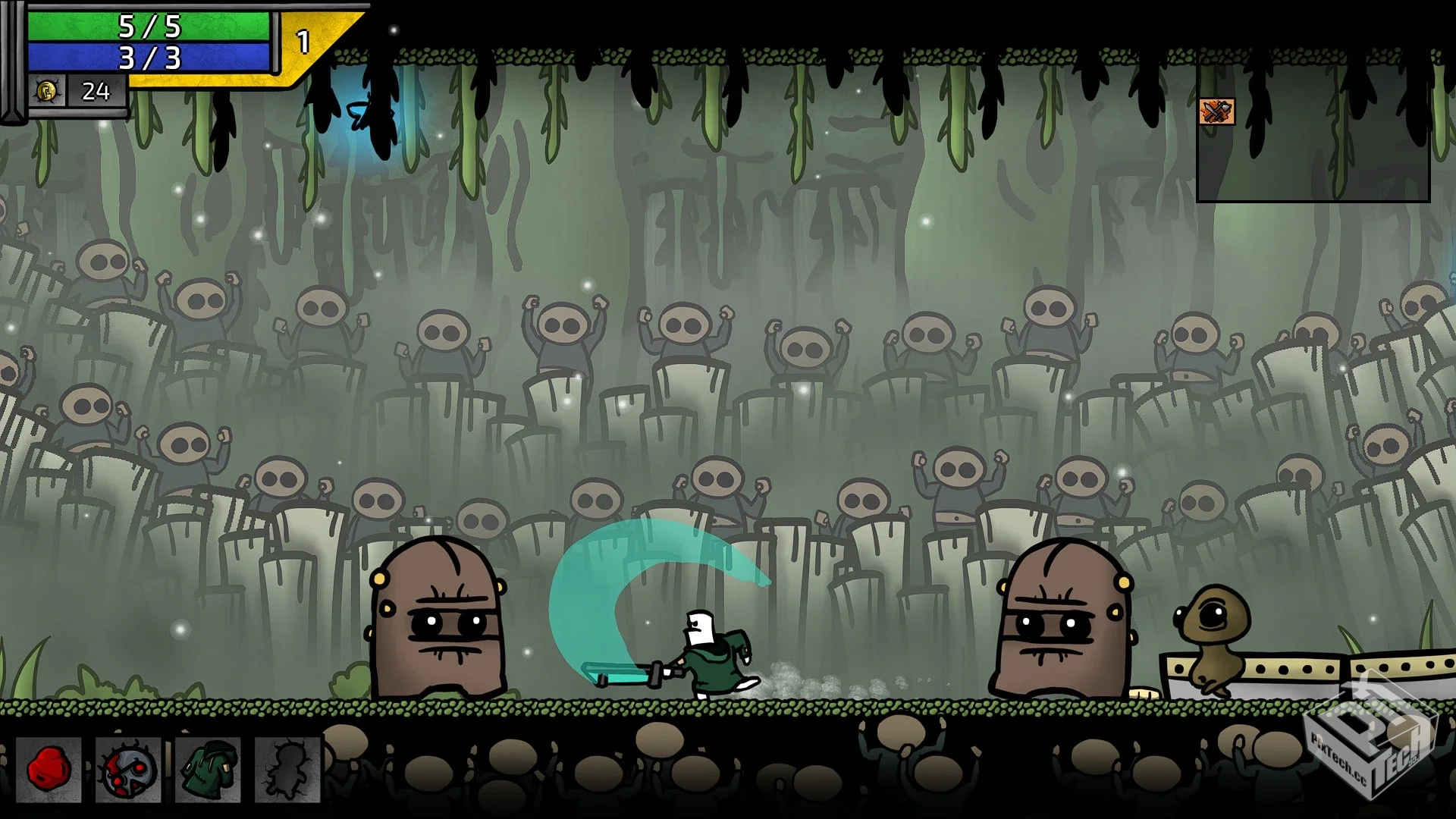
Task: Choose the spiked red-eyed mask item
Action: pyautogui.click(x=128, y=769)
